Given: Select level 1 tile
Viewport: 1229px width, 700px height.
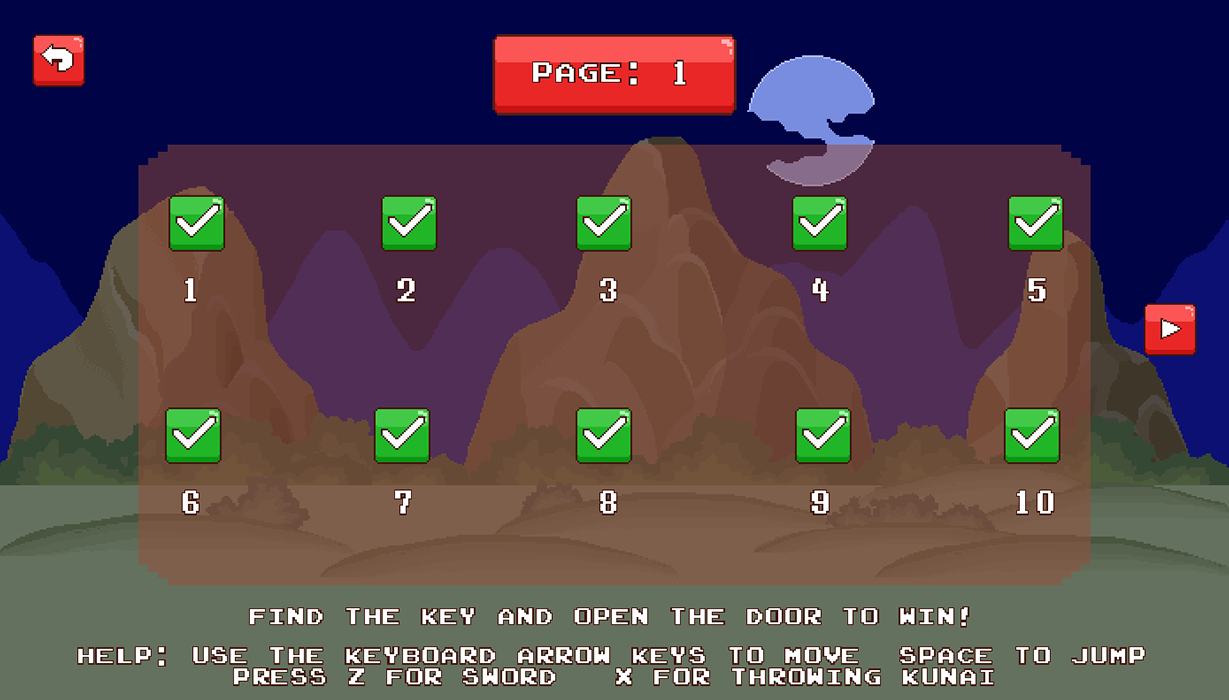Looking at the screenshot, I should click(x=196, y=223).
